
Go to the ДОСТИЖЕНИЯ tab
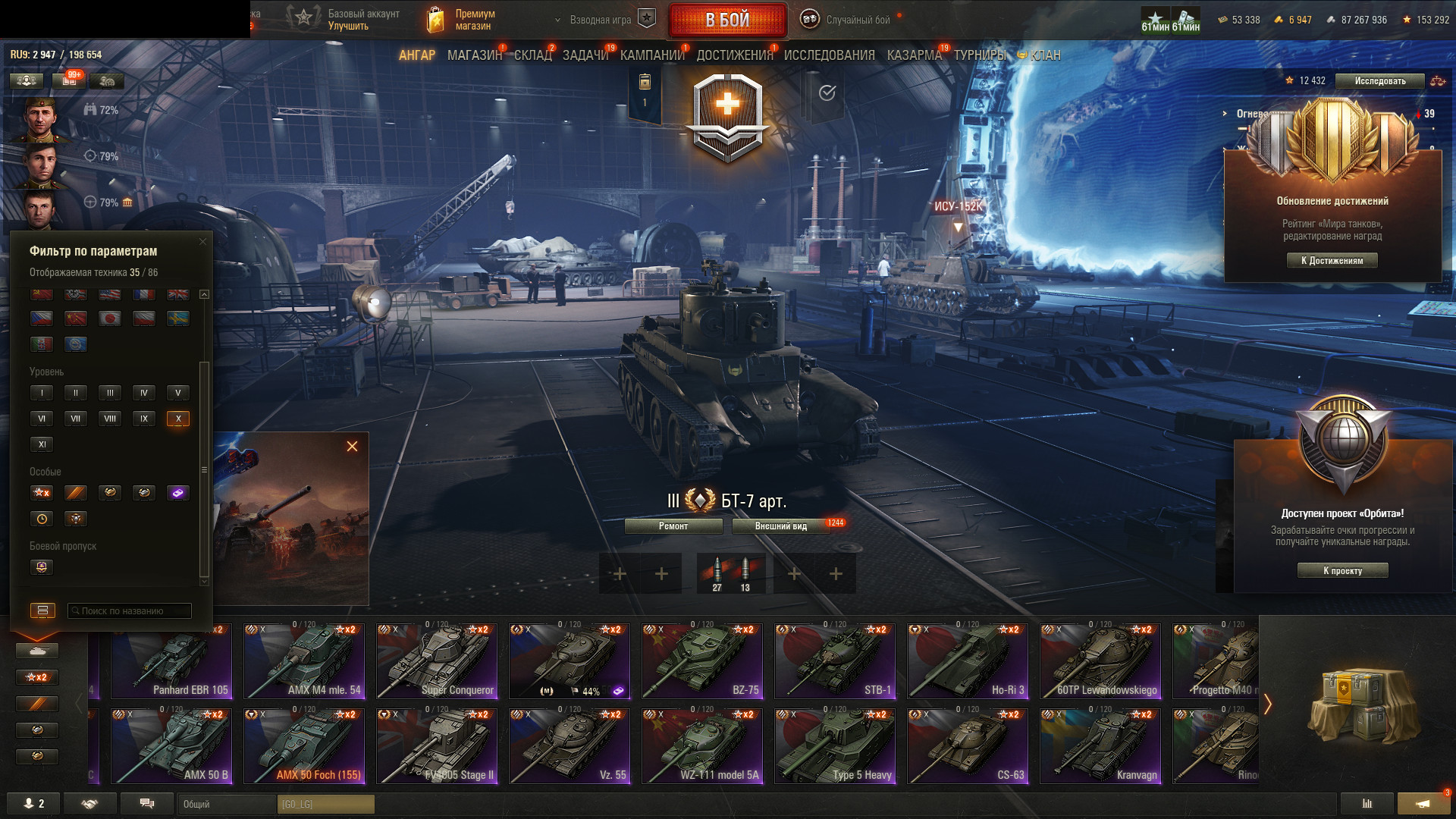[734, 55]
